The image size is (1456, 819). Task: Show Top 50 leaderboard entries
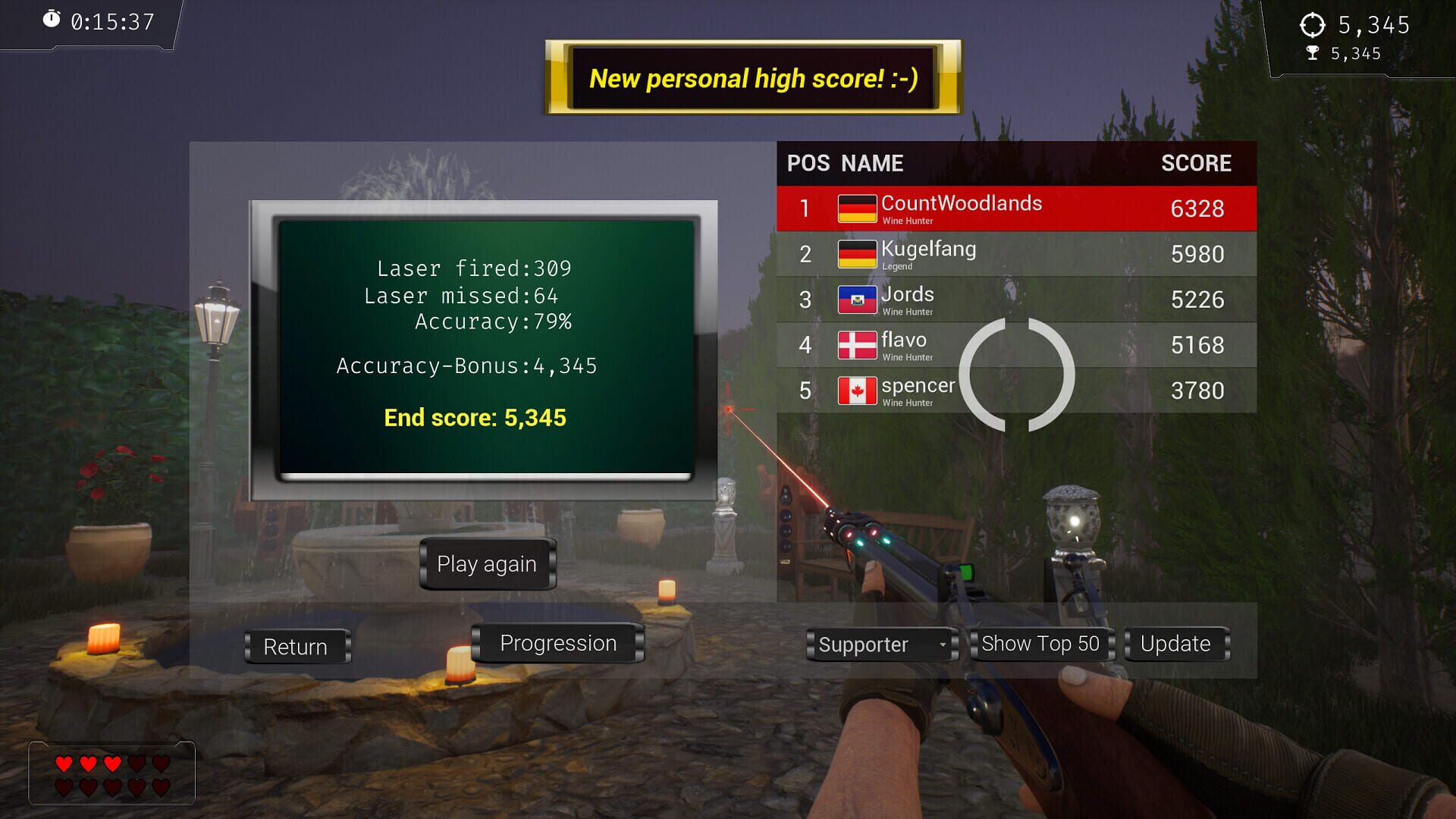[x=1040, y=644]
